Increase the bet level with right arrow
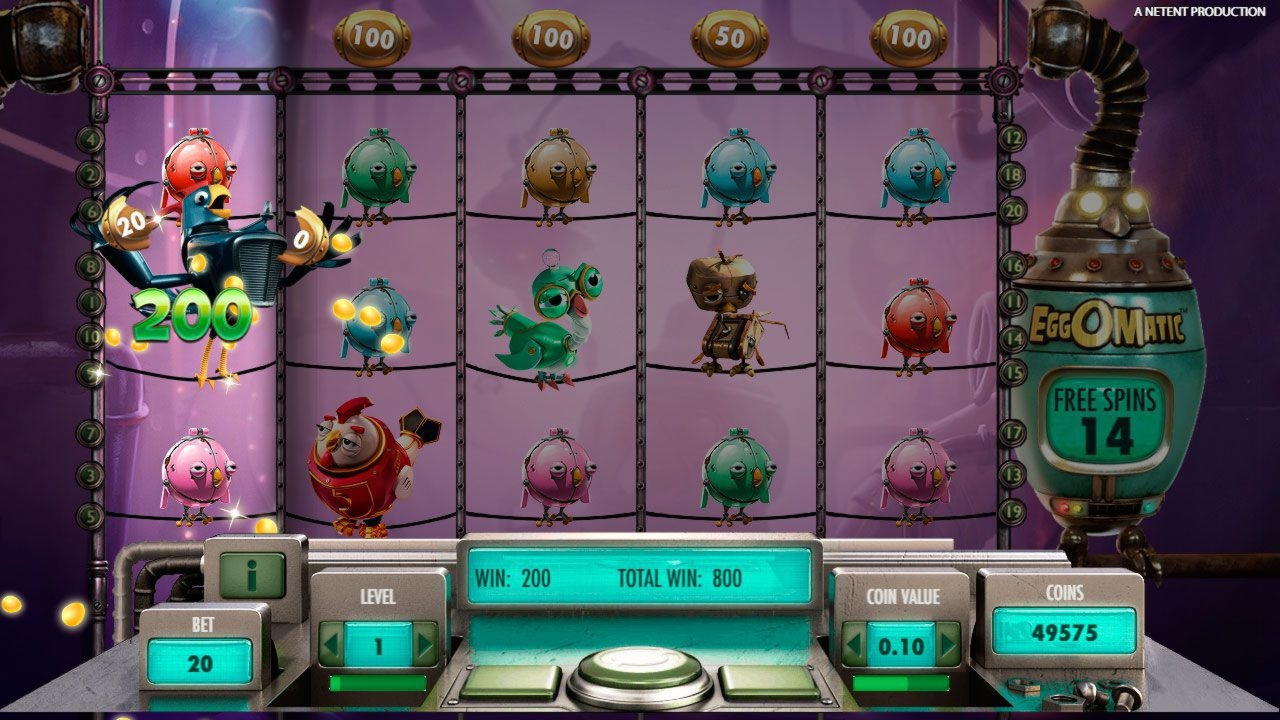The height and width of the screenshot is (720, 1280). pyautogui.click(x=425, y=644)
